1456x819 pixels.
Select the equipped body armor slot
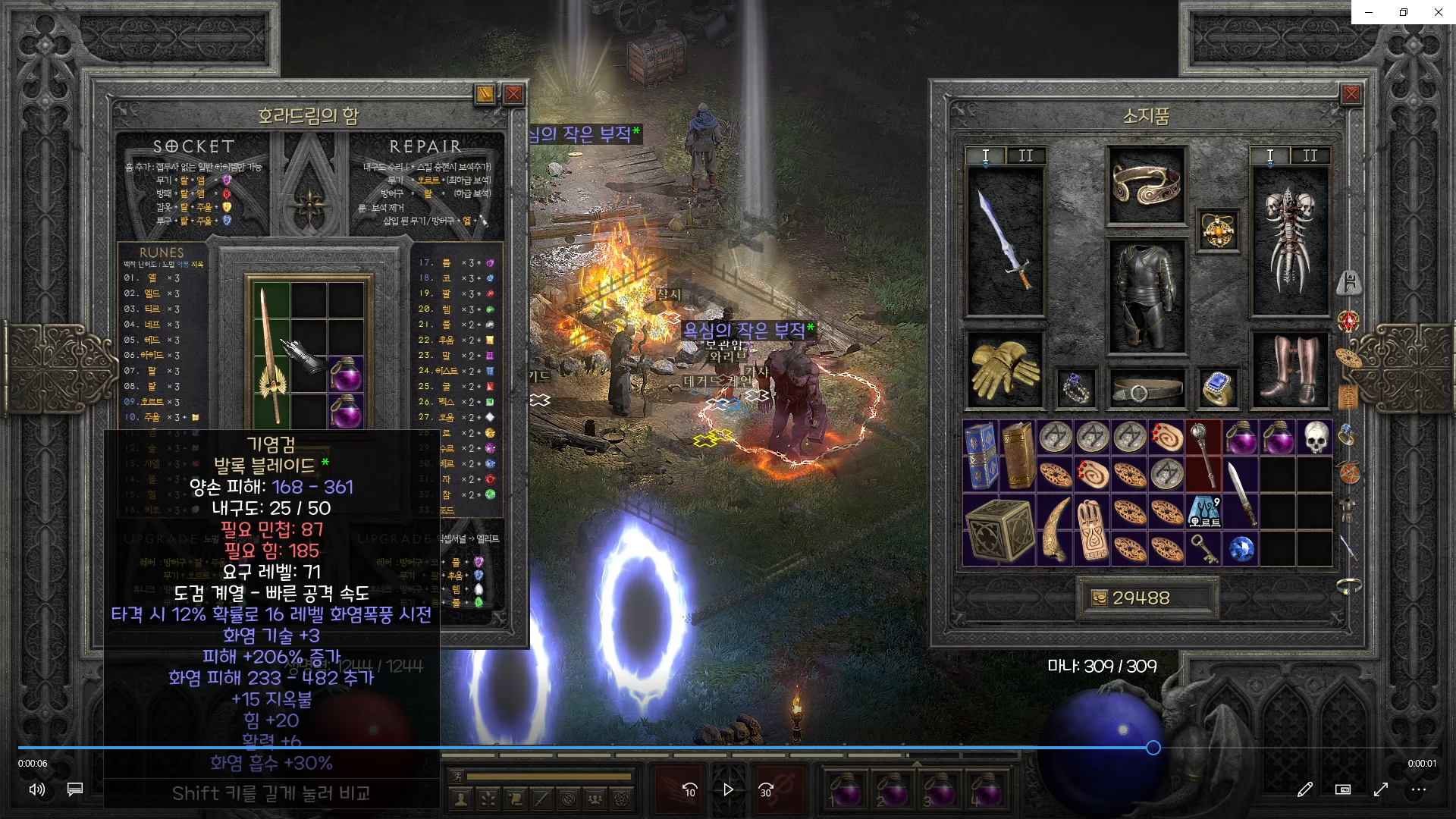tap(1146, 297)
